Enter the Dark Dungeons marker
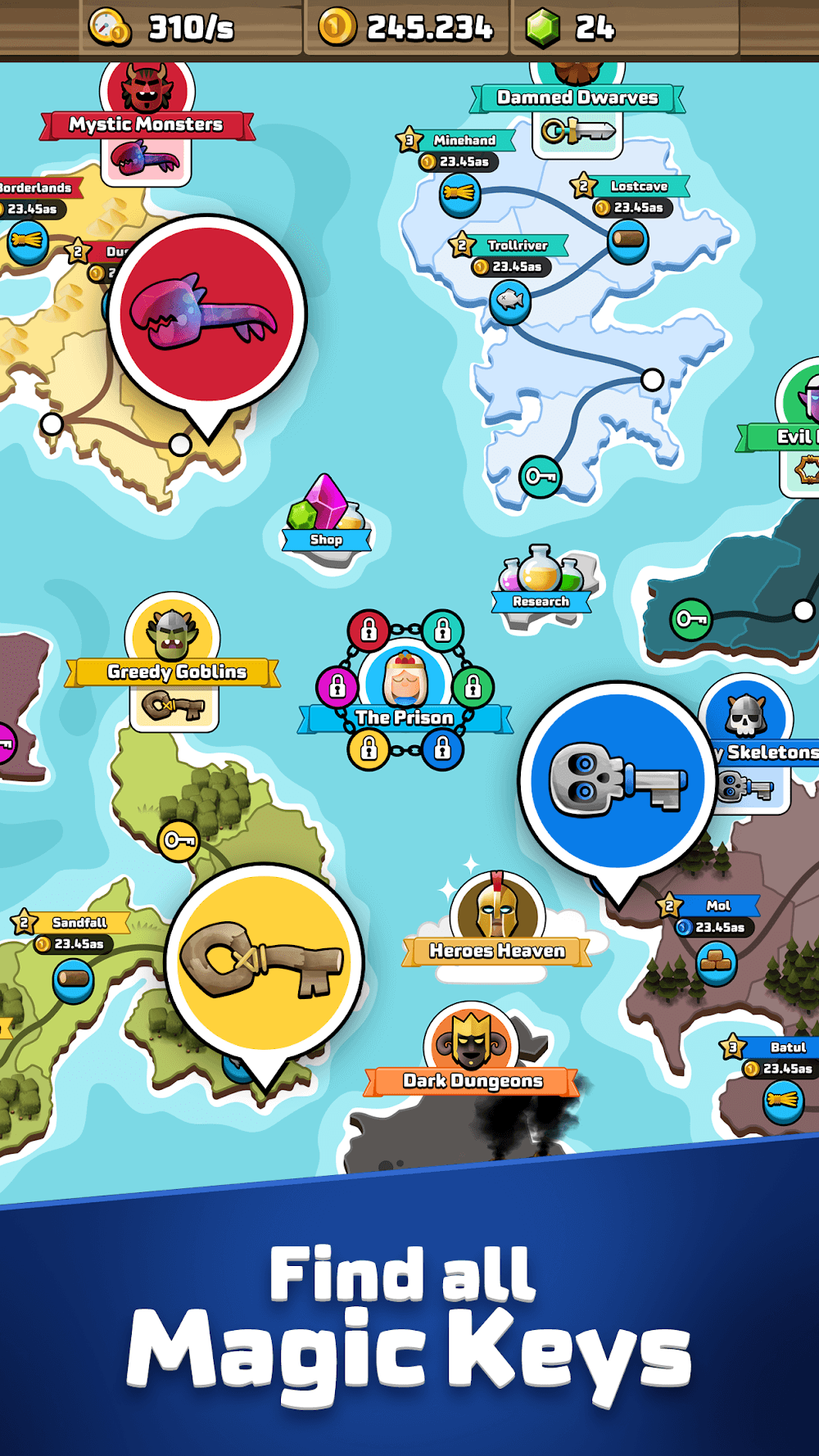Image resolution: width=819 pixels, height=1456 pixels. tap(472, 1044)
